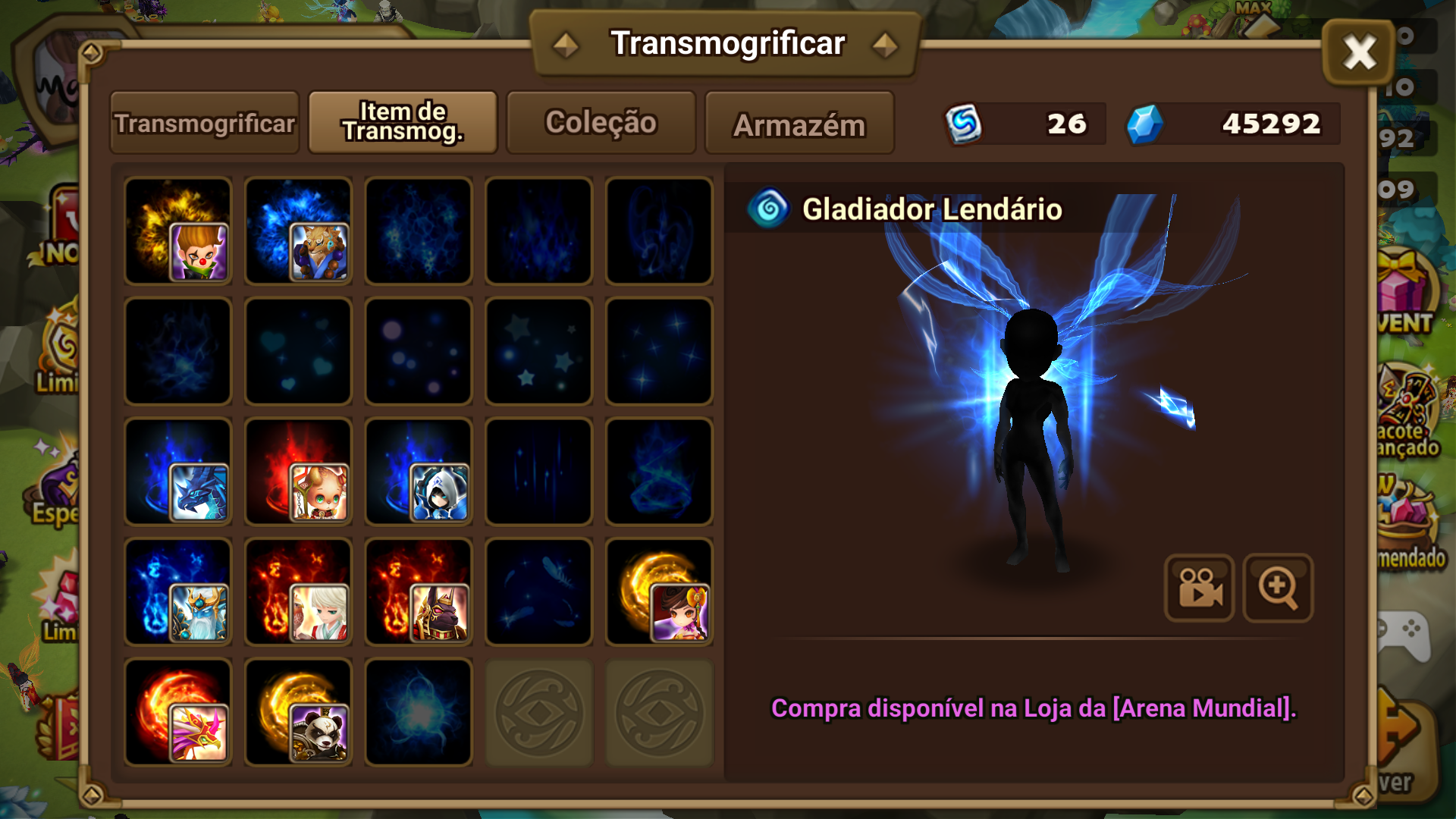
Task: Toggle the phoenix red swirl transmog selection
Action: point(177,711)
